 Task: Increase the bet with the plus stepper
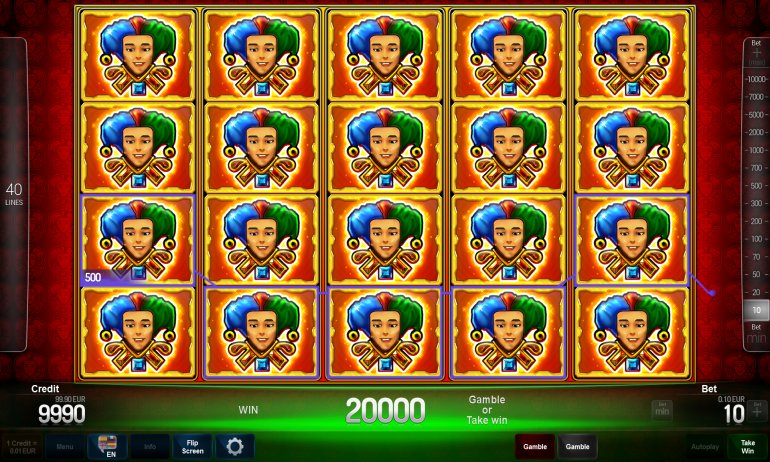click(x=757, y=411)
